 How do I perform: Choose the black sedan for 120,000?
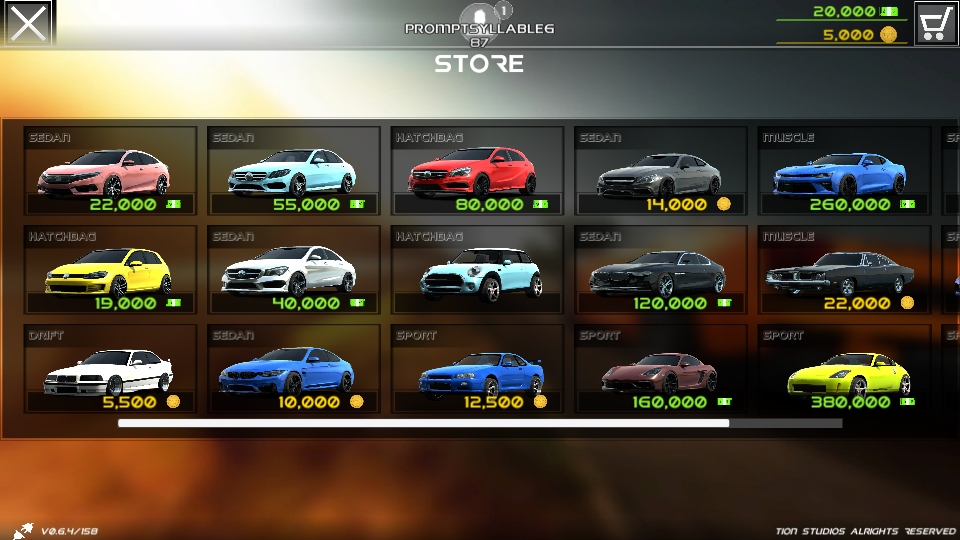click(x=661, y=270)
